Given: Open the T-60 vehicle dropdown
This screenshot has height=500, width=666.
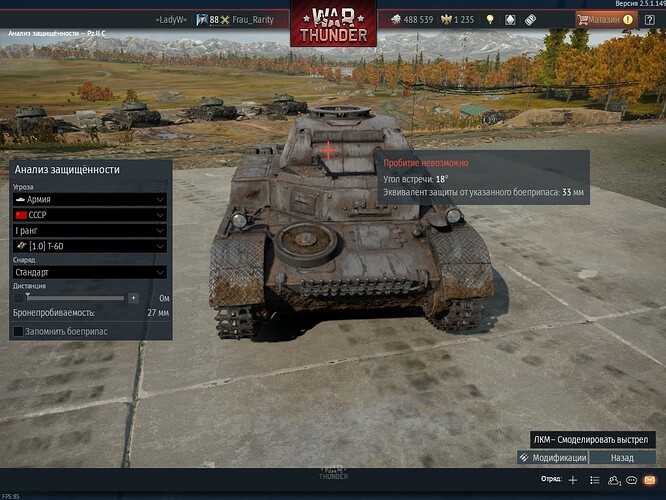Looking at the screenshot, I should pos(89,246).
